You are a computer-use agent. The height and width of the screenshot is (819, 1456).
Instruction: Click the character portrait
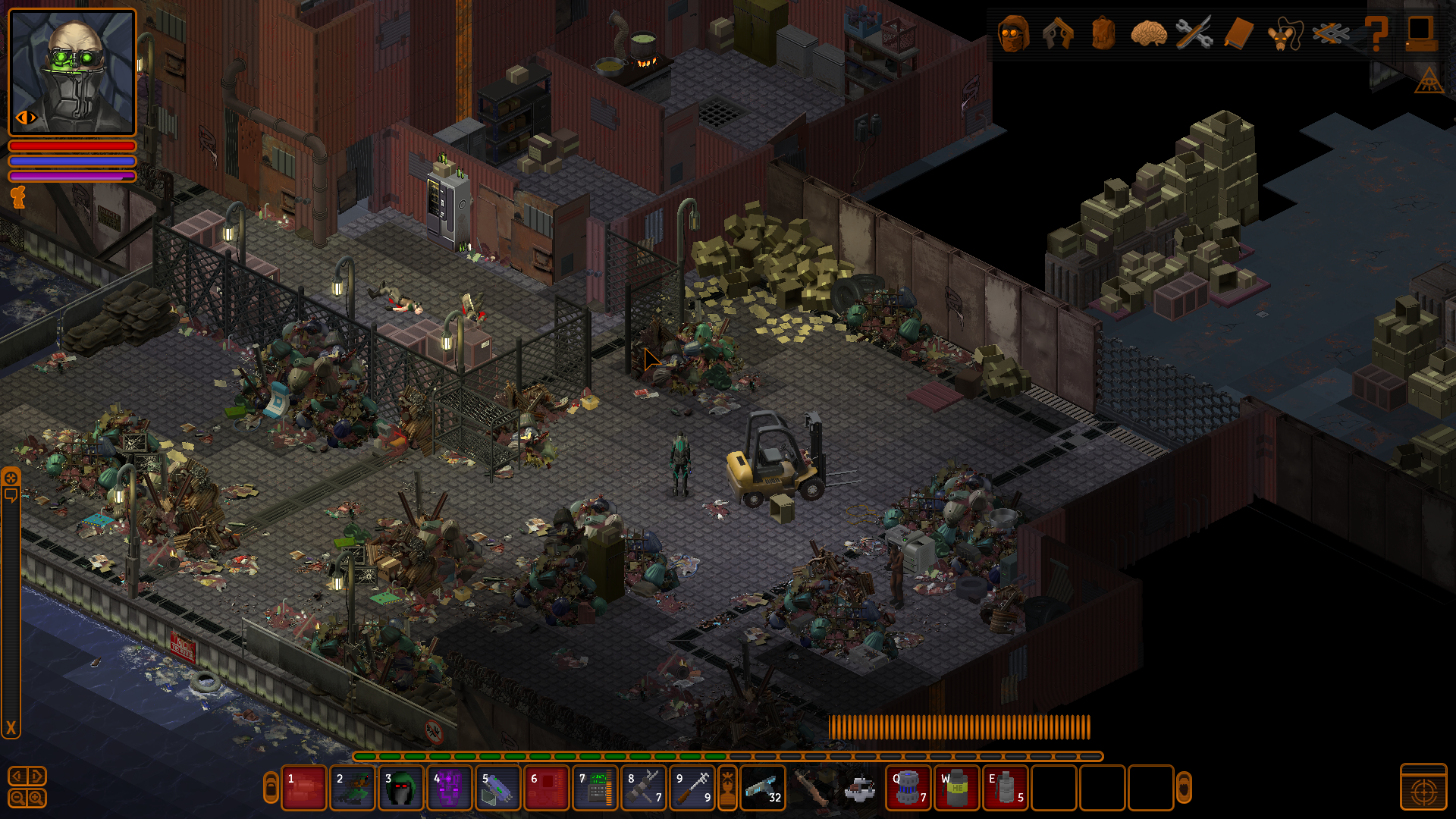[x=72, y=72]
